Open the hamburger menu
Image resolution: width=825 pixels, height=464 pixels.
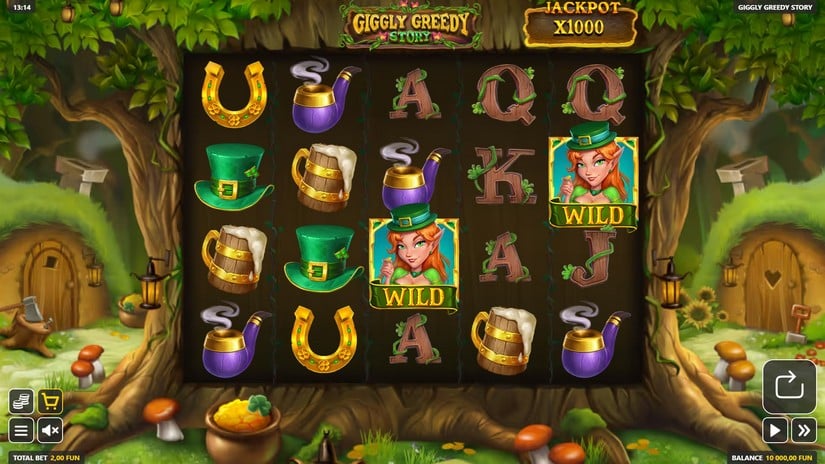21,431
